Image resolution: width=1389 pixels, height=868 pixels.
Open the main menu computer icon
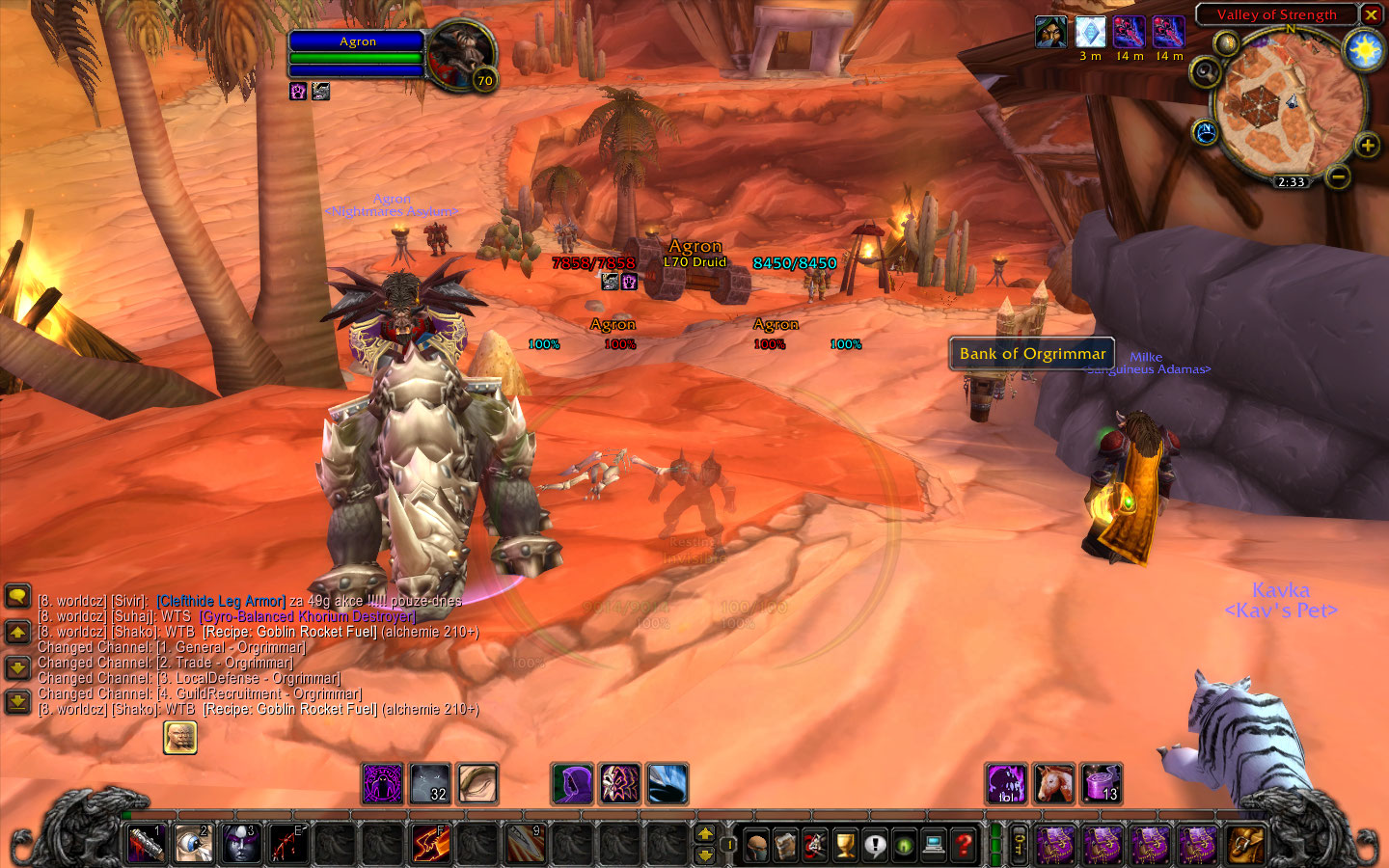pyautogui.click(x=934, y=846)
